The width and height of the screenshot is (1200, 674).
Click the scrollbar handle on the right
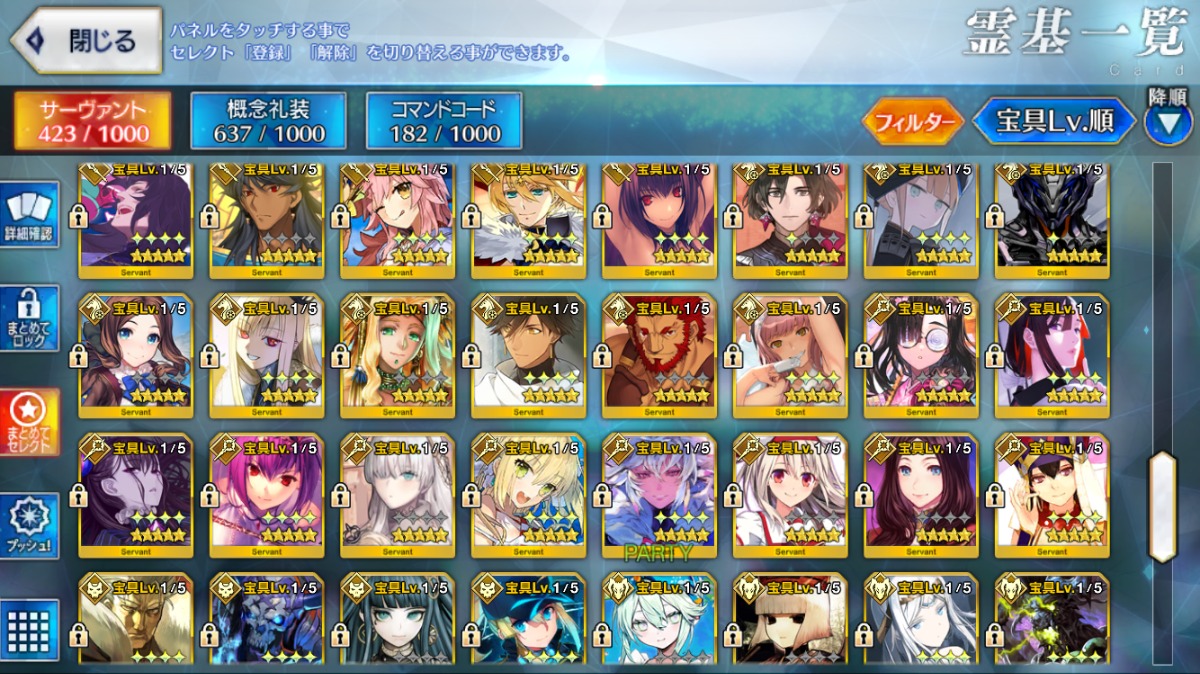[x=1162, y=506]
